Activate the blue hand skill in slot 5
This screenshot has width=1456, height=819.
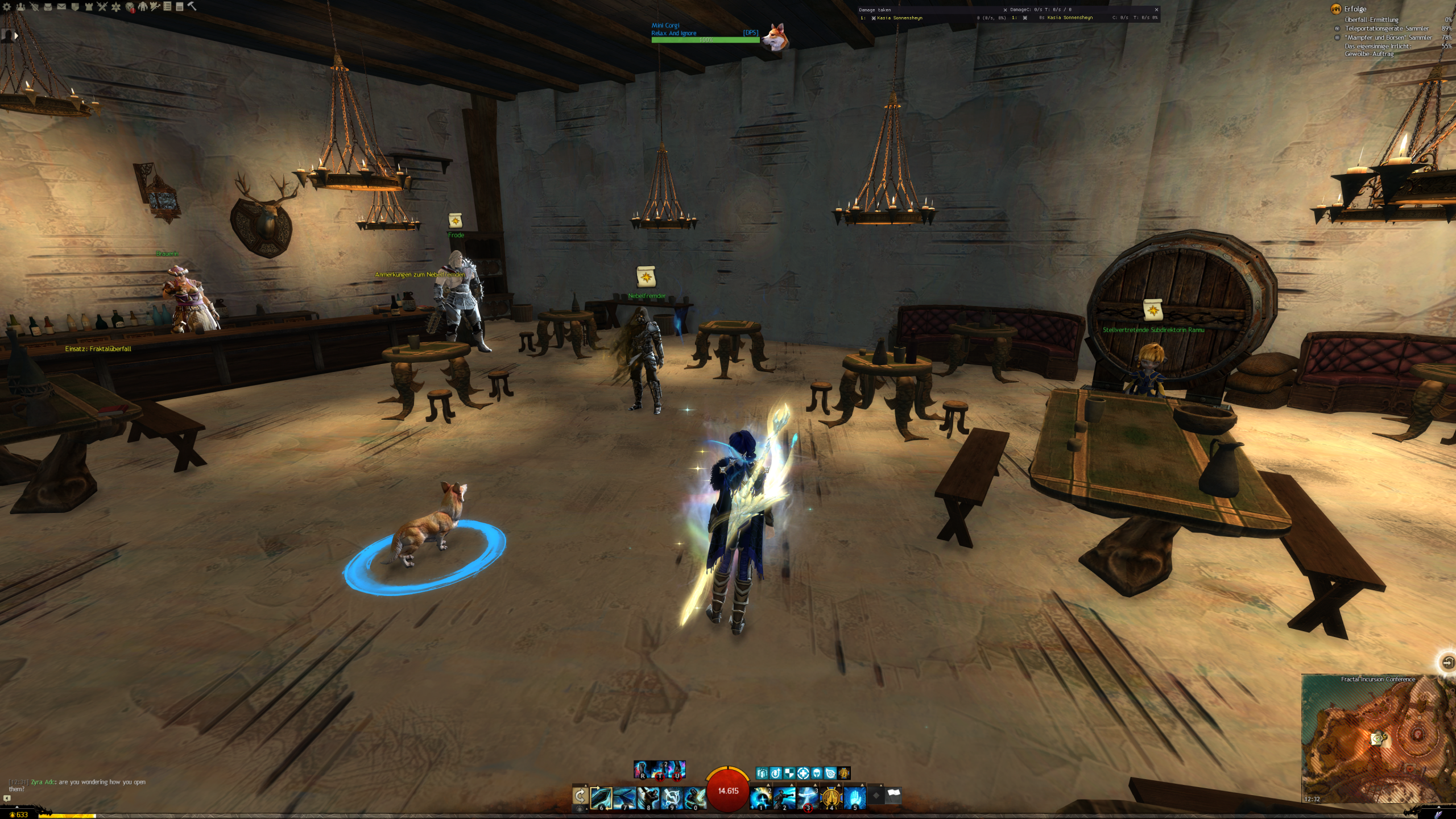[854, 798]
